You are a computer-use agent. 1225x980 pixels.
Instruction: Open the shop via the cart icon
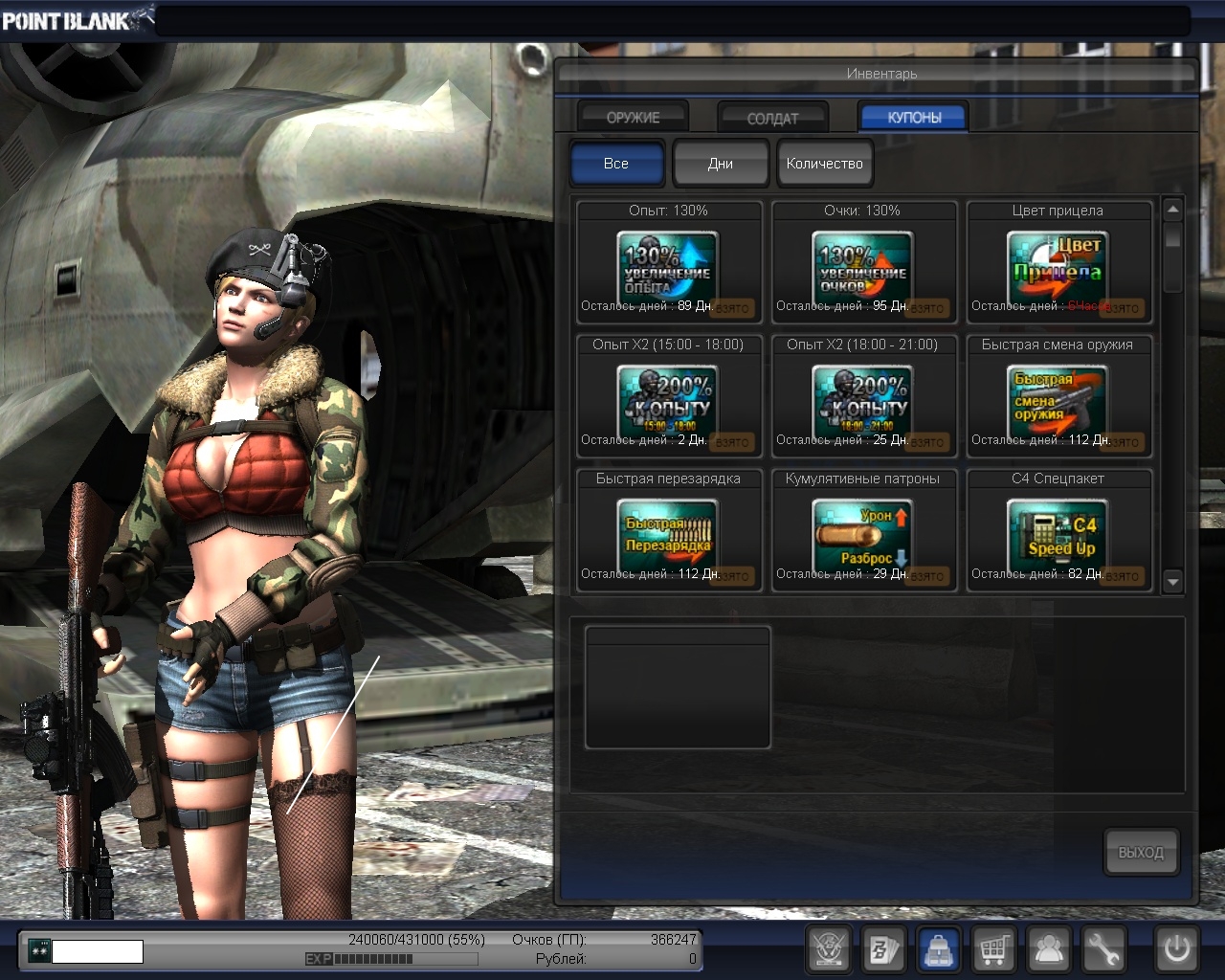(x=994, y=950)
